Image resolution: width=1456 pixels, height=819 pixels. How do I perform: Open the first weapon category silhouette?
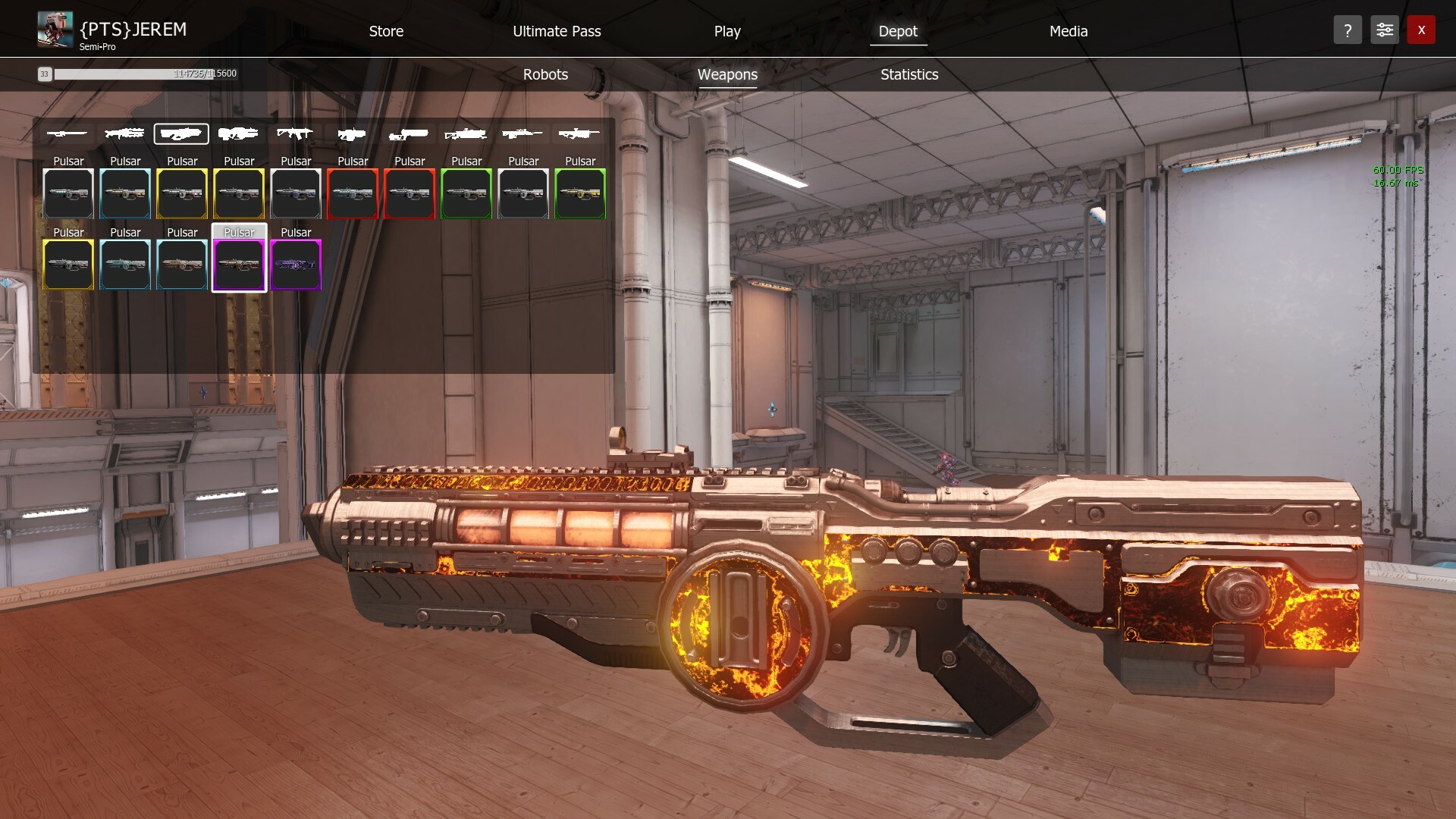(68, 133)
